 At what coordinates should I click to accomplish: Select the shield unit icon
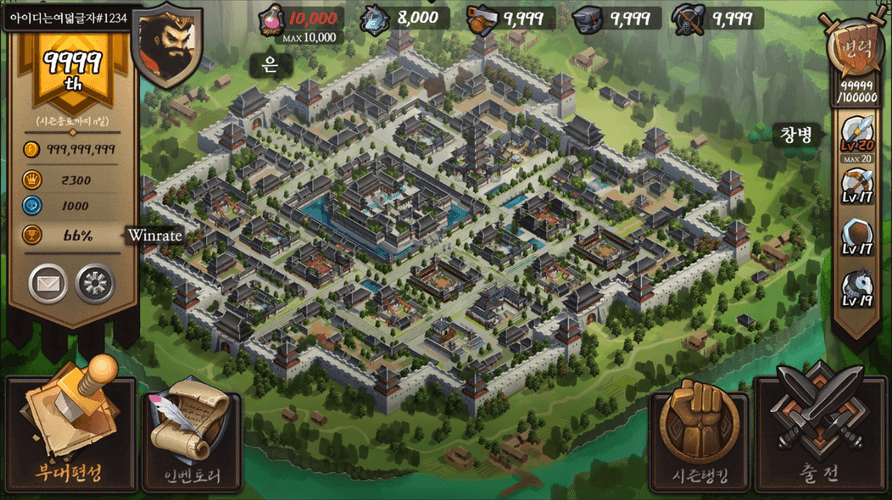click(857, 238)
